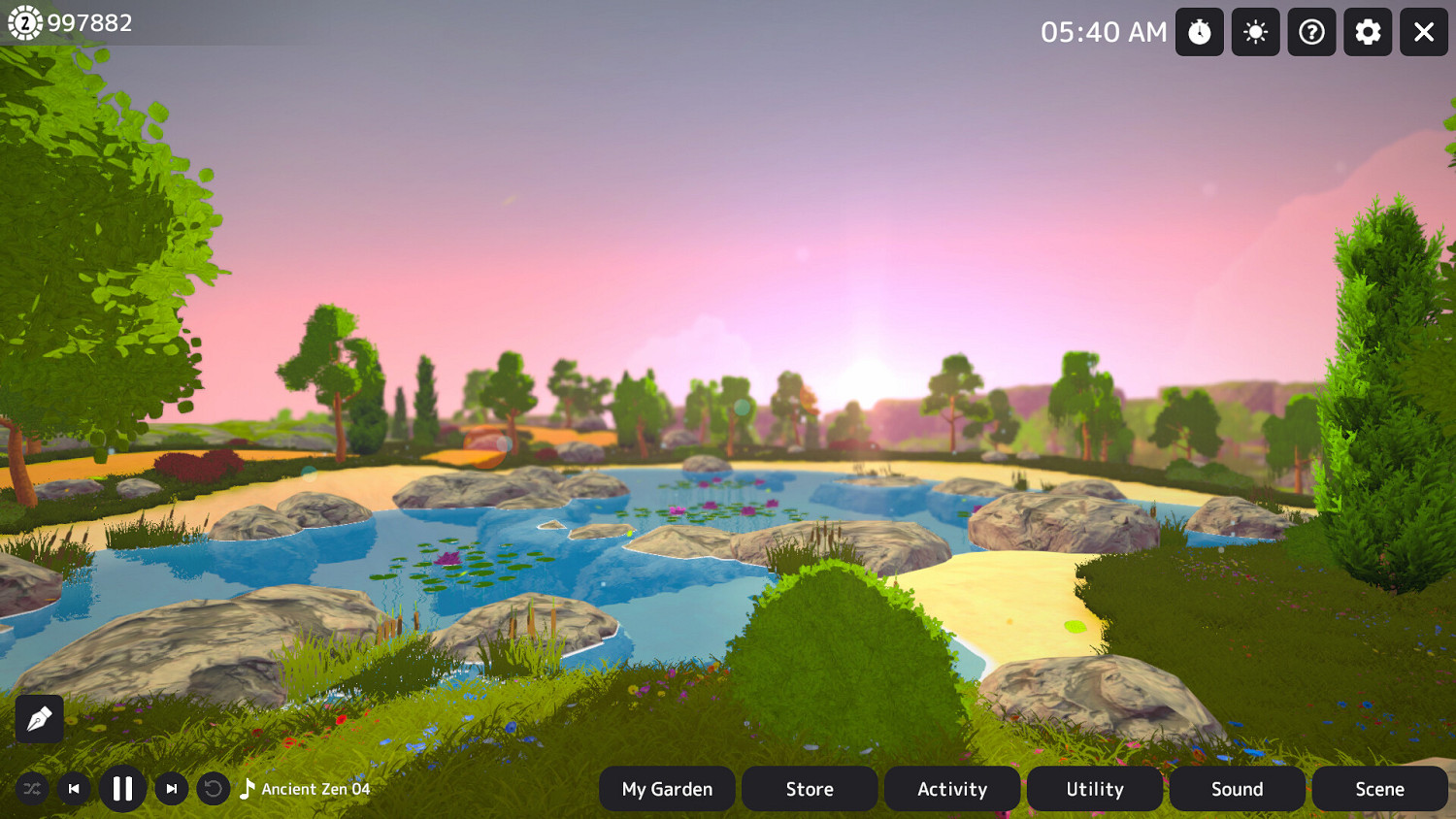Screen dimensions: 1456x819
Task: Open the stopwatch timer
Action: (1200, 32)
